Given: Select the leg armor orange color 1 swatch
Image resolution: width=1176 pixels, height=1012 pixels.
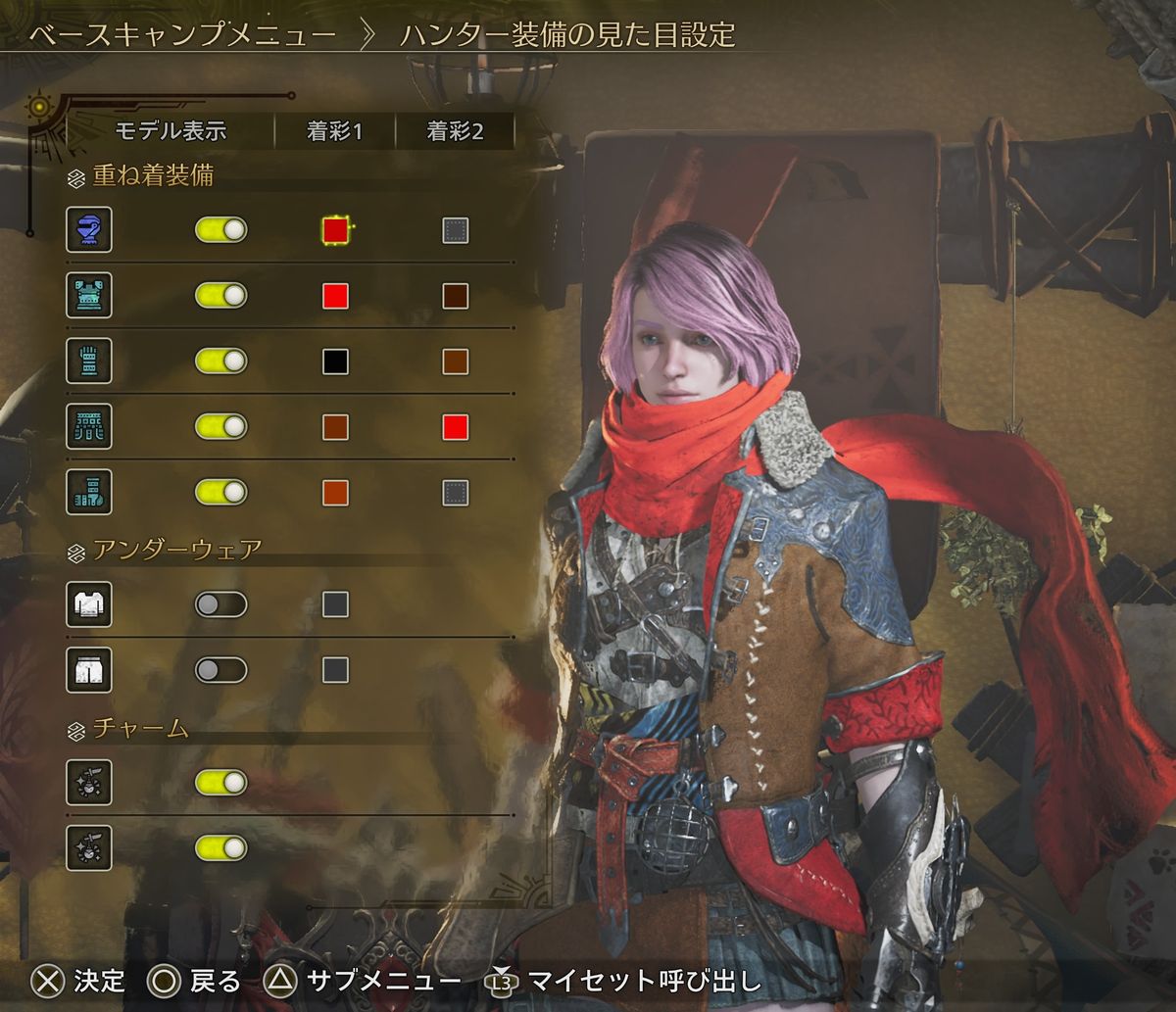Looking at the screenshot, I should (335, 492).
